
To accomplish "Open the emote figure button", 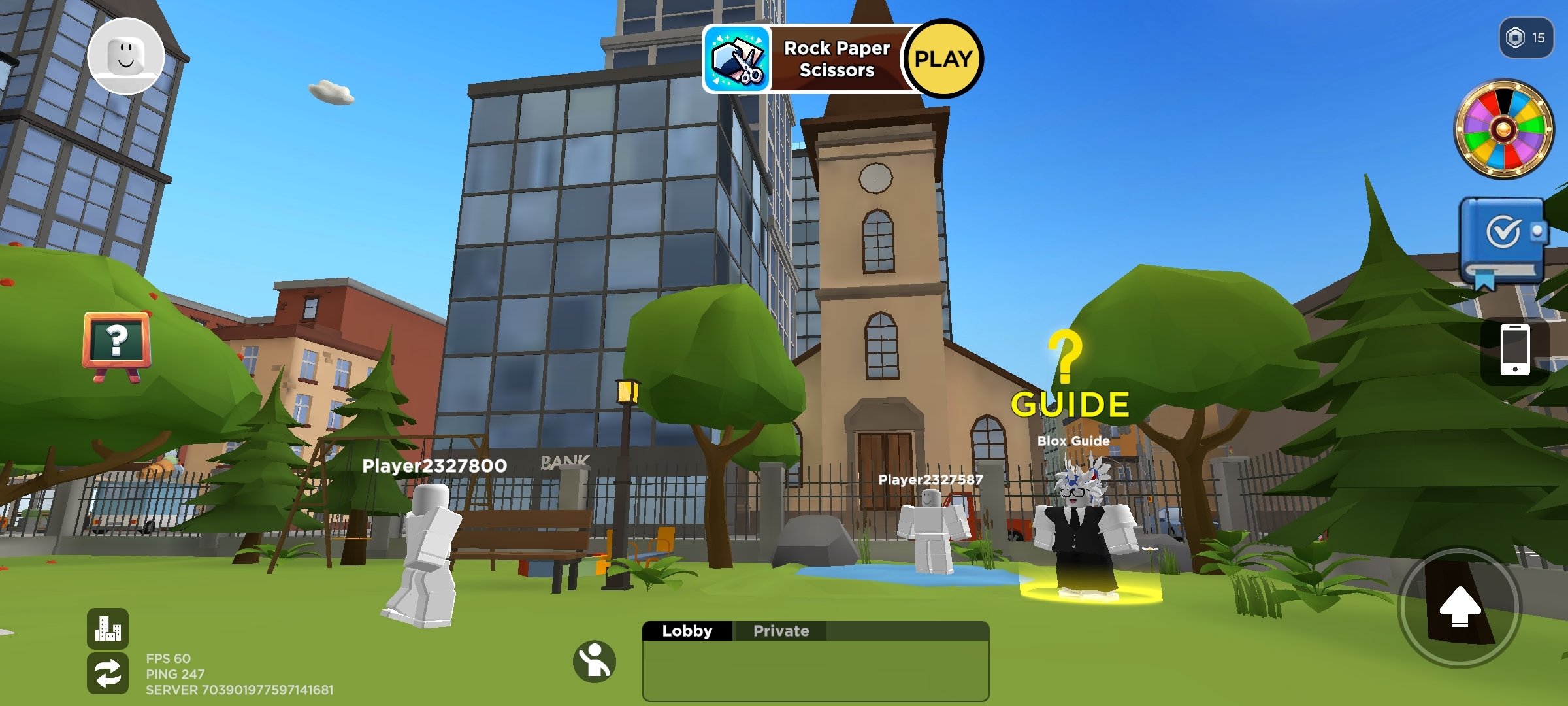I will [595, 662].
